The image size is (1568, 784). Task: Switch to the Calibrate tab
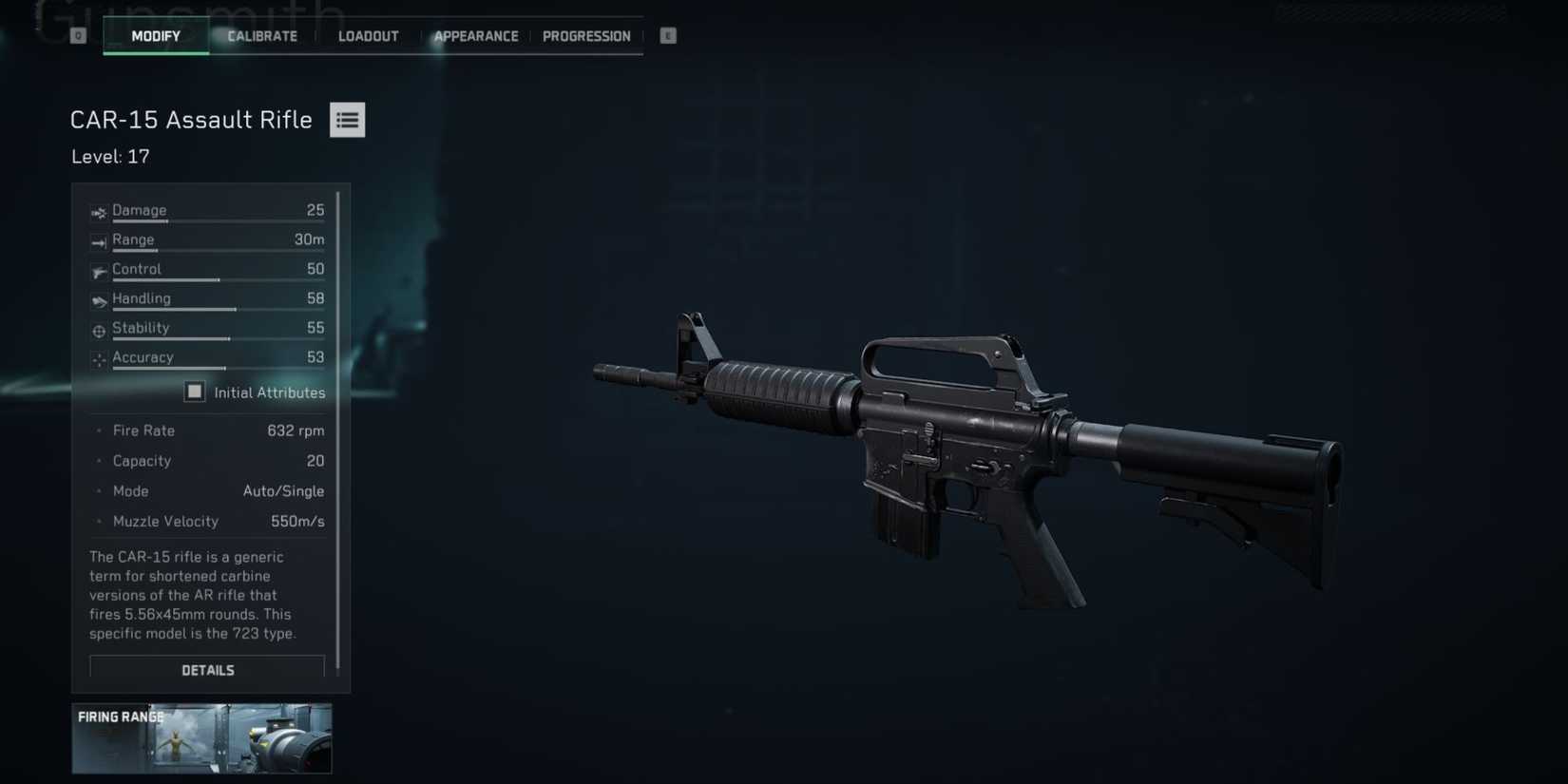pyautogui.click(x=261, y=35)
